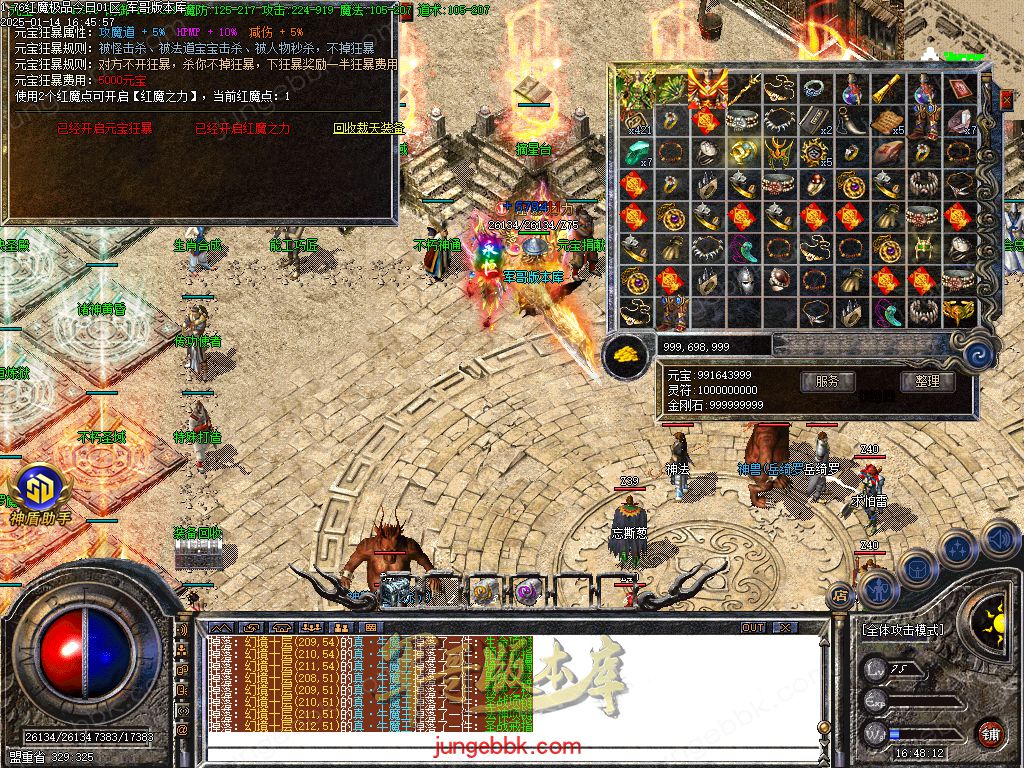Select the steel helmet in the bag
Image resolution: width=1024 pixels, height=768 pixels.
(743, 281)
